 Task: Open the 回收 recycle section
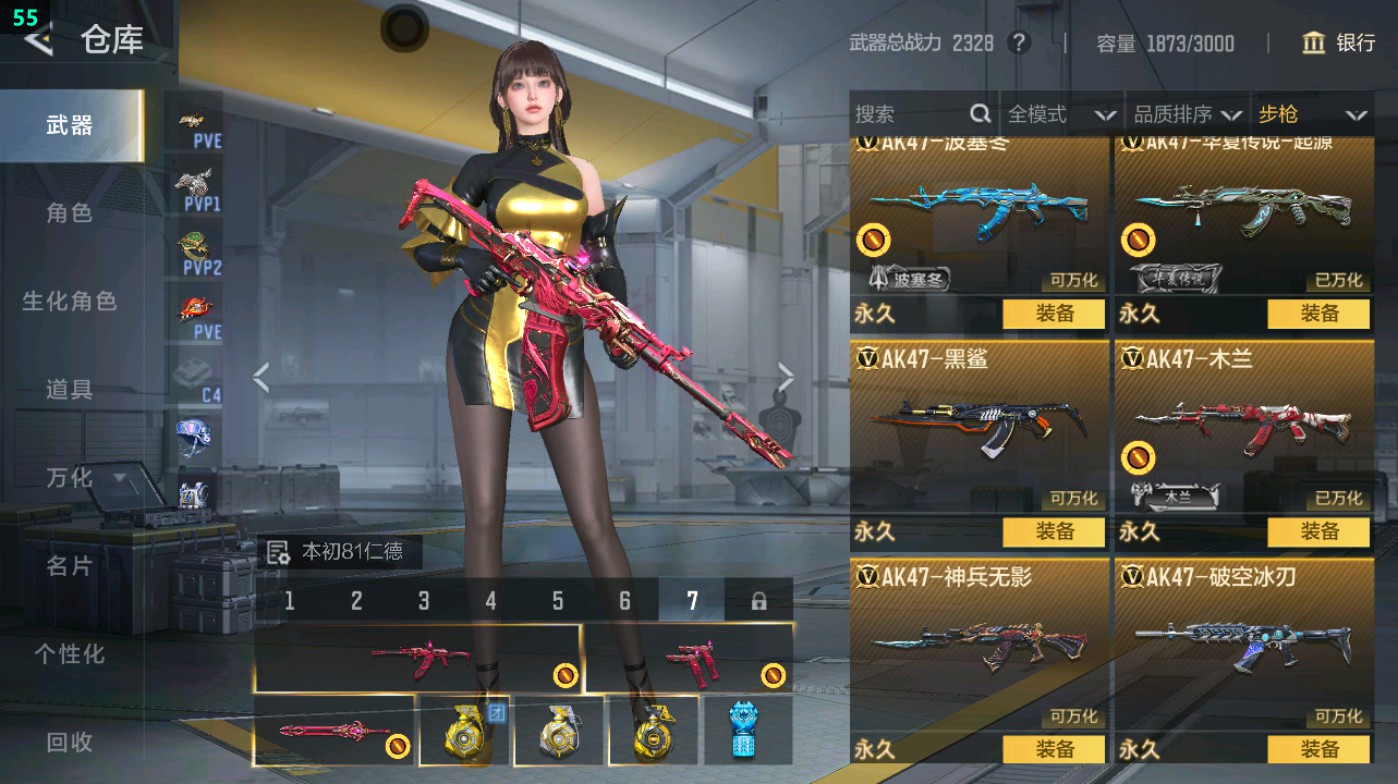[x=69, y=742]
